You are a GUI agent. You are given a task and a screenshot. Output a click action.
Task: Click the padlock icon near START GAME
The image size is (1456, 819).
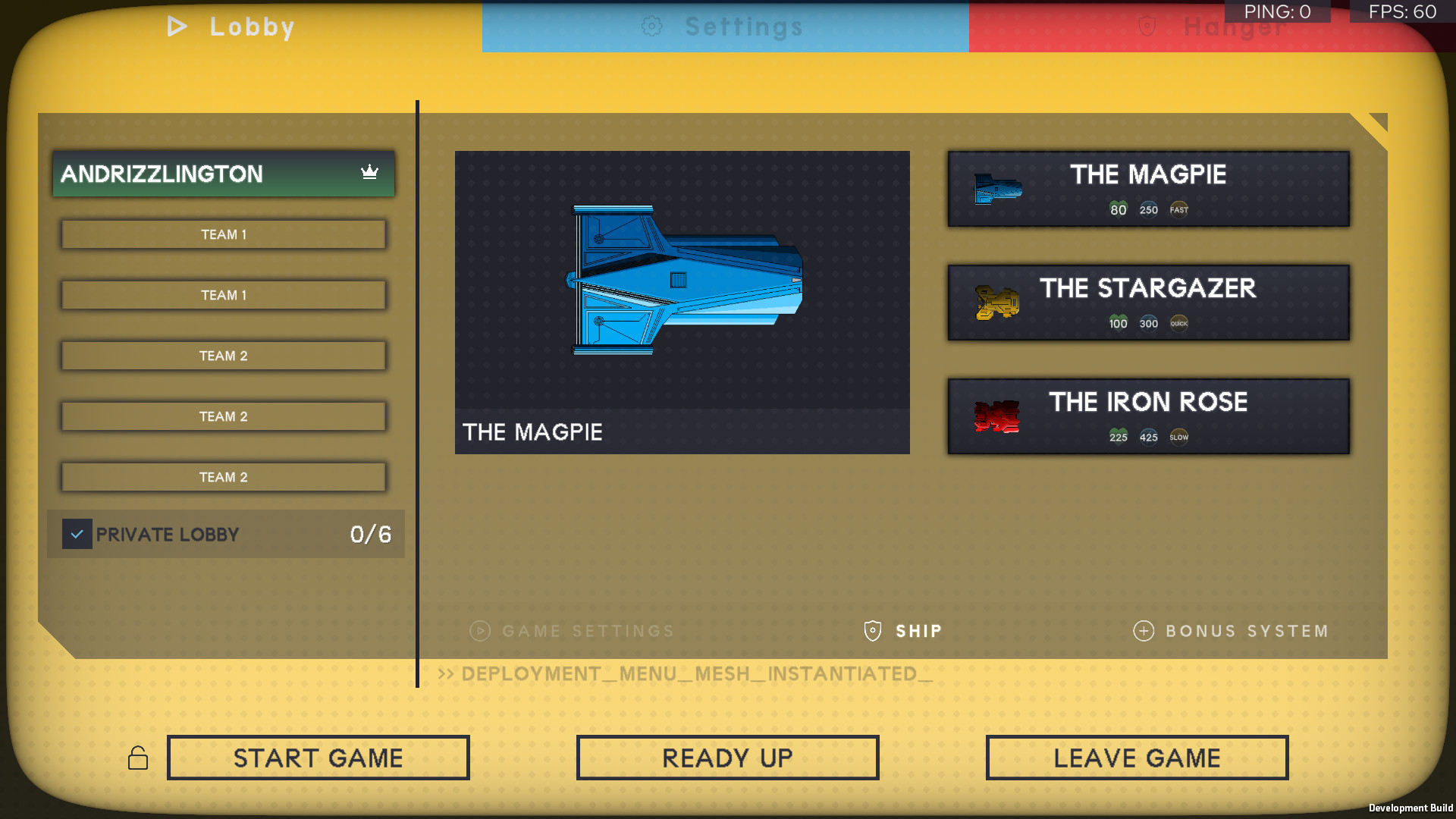[139, 757]
